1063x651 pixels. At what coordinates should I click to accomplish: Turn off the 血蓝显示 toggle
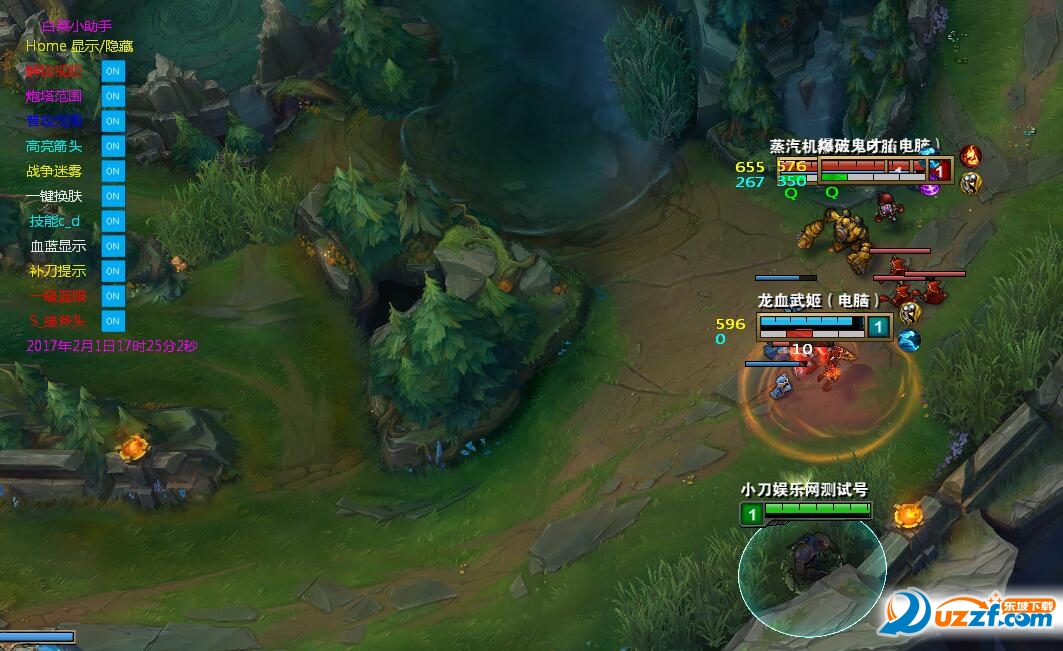pos(113,247)
